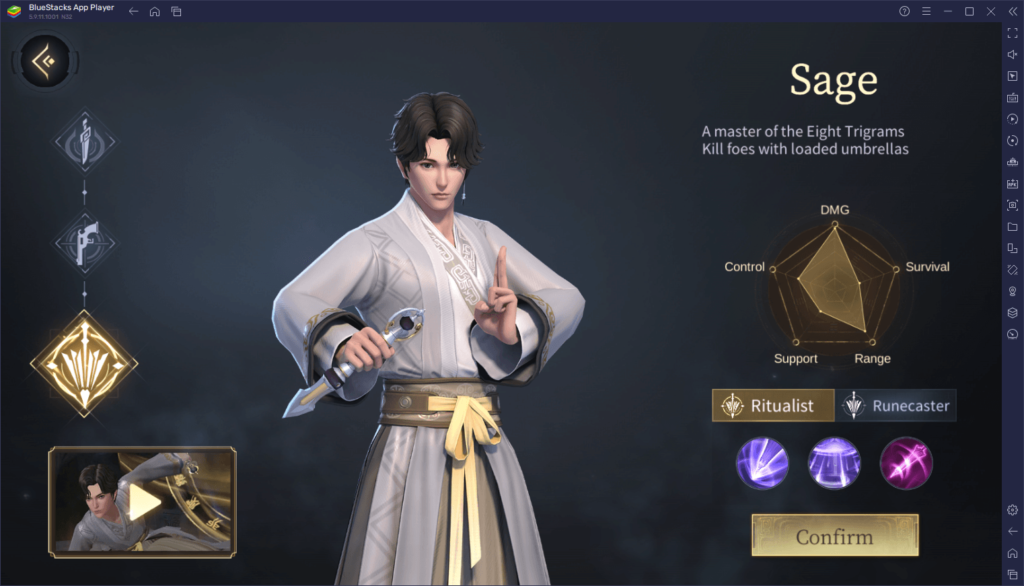This screenshot has height=586, width=1024.
Task: Select the sword class icon
Action: pos(84,139)
